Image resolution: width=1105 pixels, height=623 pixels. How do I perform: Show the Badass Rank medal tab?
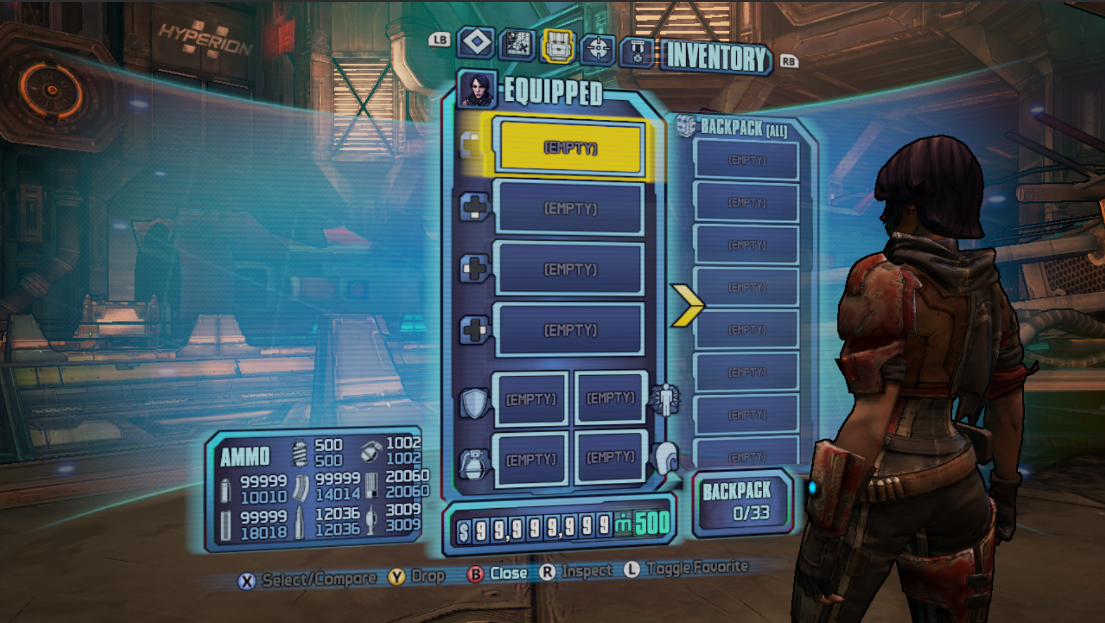[637, 50]
